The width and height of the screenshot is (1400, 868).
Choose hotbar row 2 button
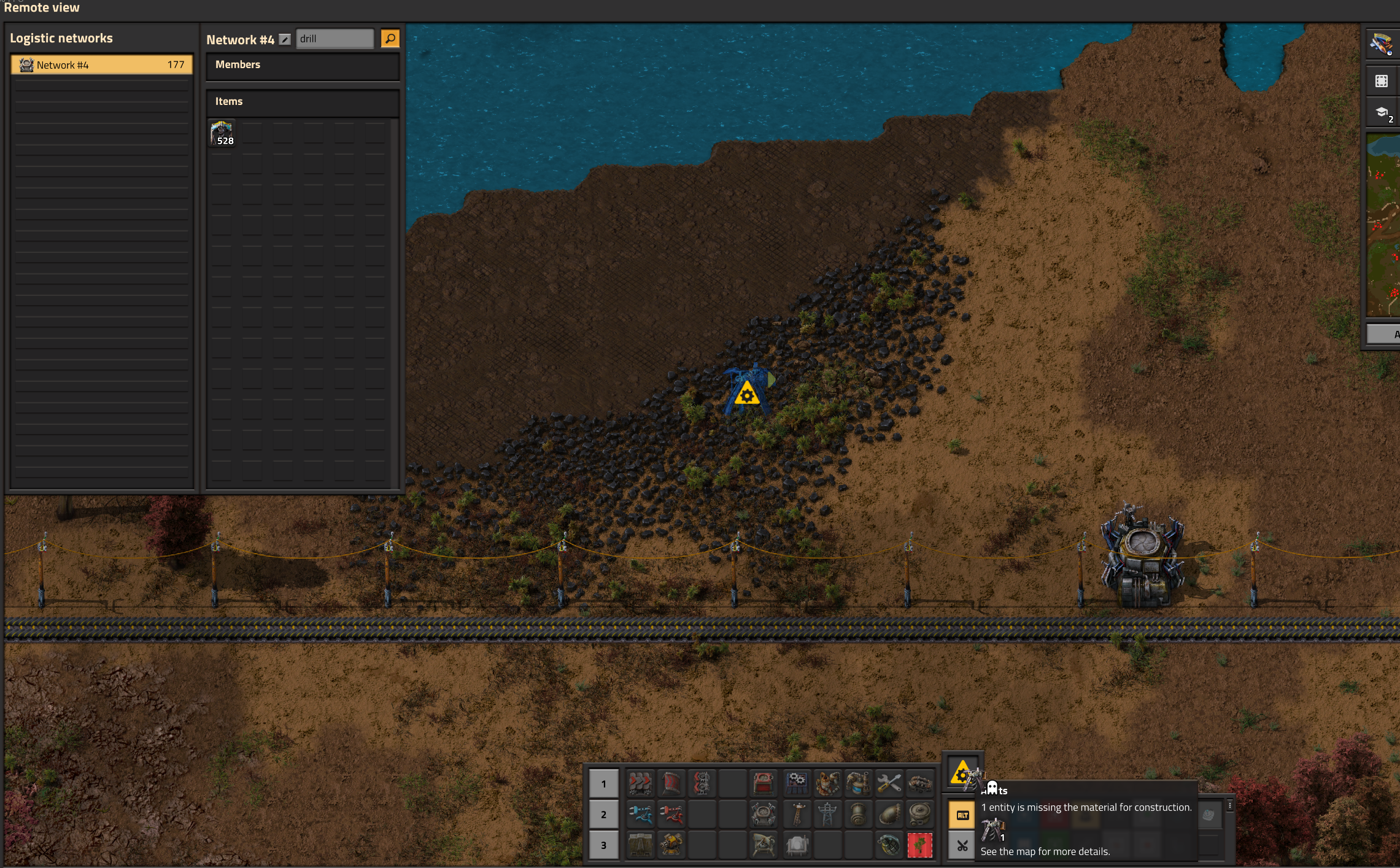[603, 815]
